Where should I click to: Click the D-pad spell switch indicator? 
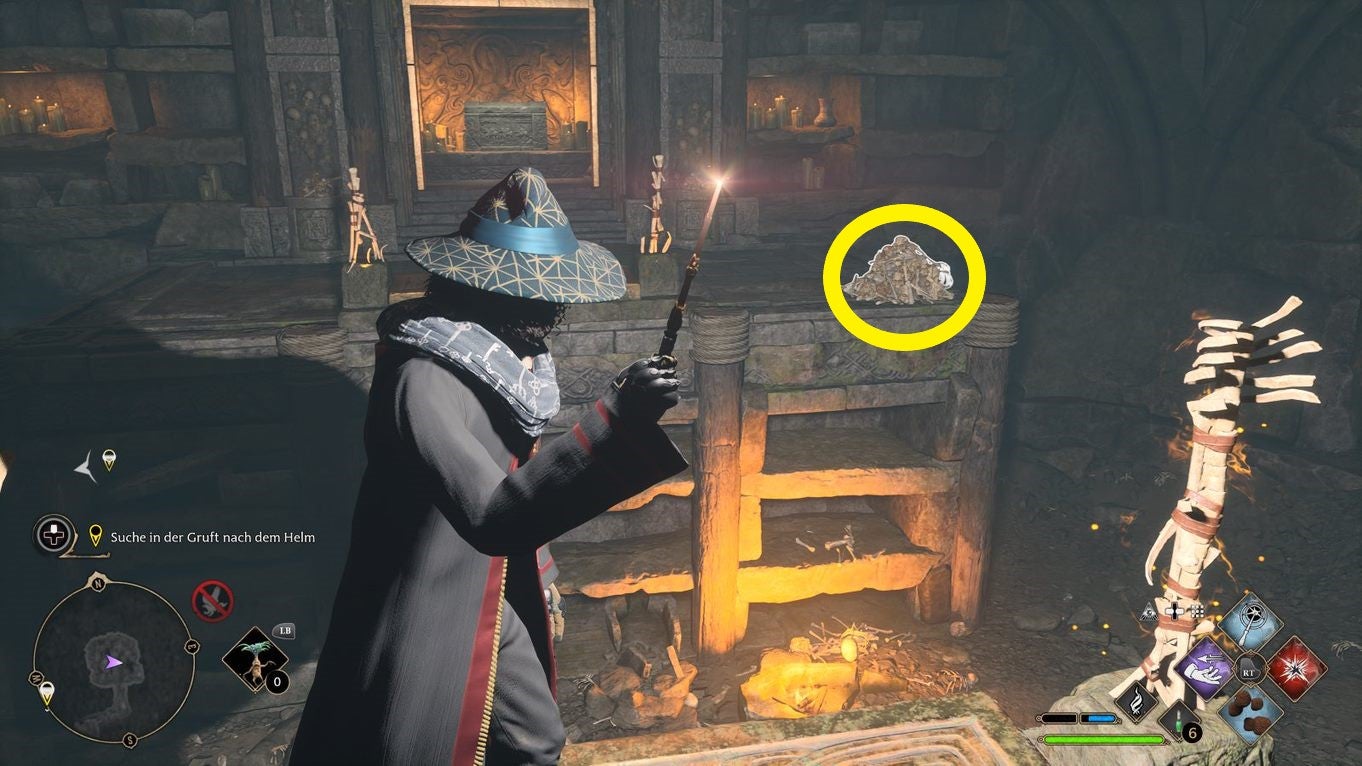tap(1175, 612)
